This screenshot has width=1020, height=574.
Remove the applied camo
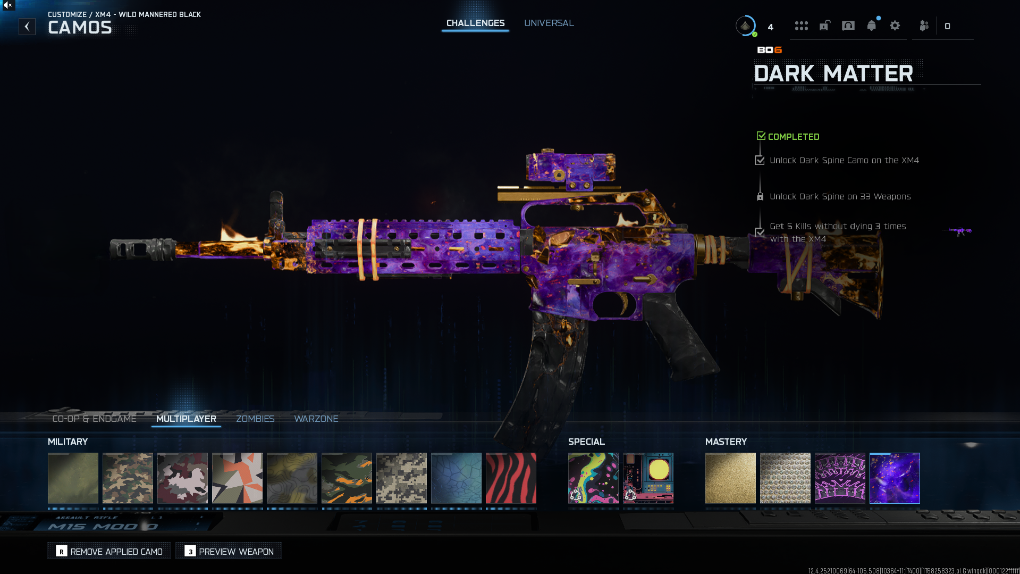coord(109,551)
